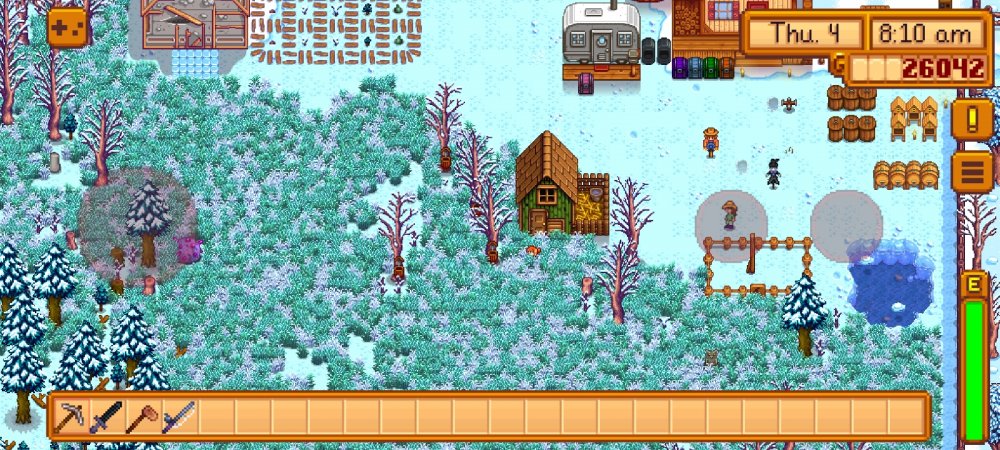Choose the copper axe in the toolbar
This screenshot has width=1000, height=450.
point(142,416)
